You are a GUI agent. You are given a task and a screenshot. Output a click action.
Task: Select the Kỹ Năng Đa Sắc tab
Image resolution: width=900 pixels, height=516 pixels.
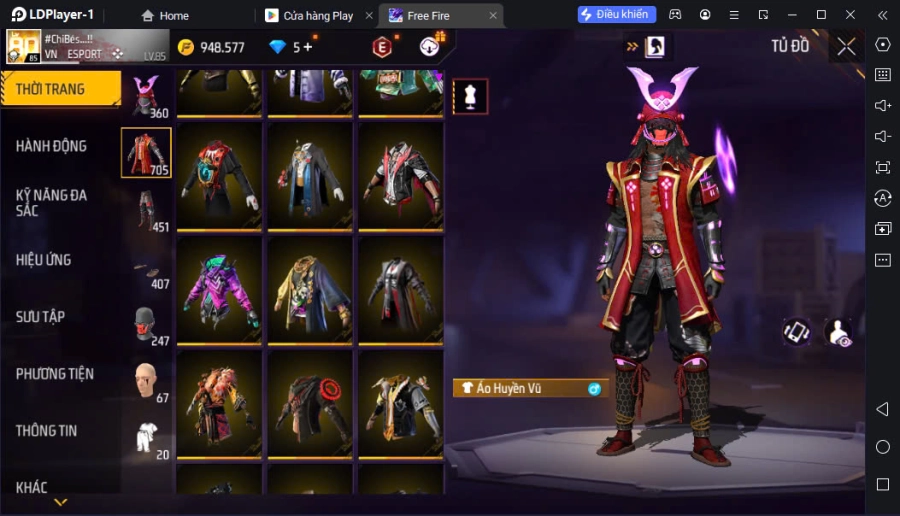[52, 203]
